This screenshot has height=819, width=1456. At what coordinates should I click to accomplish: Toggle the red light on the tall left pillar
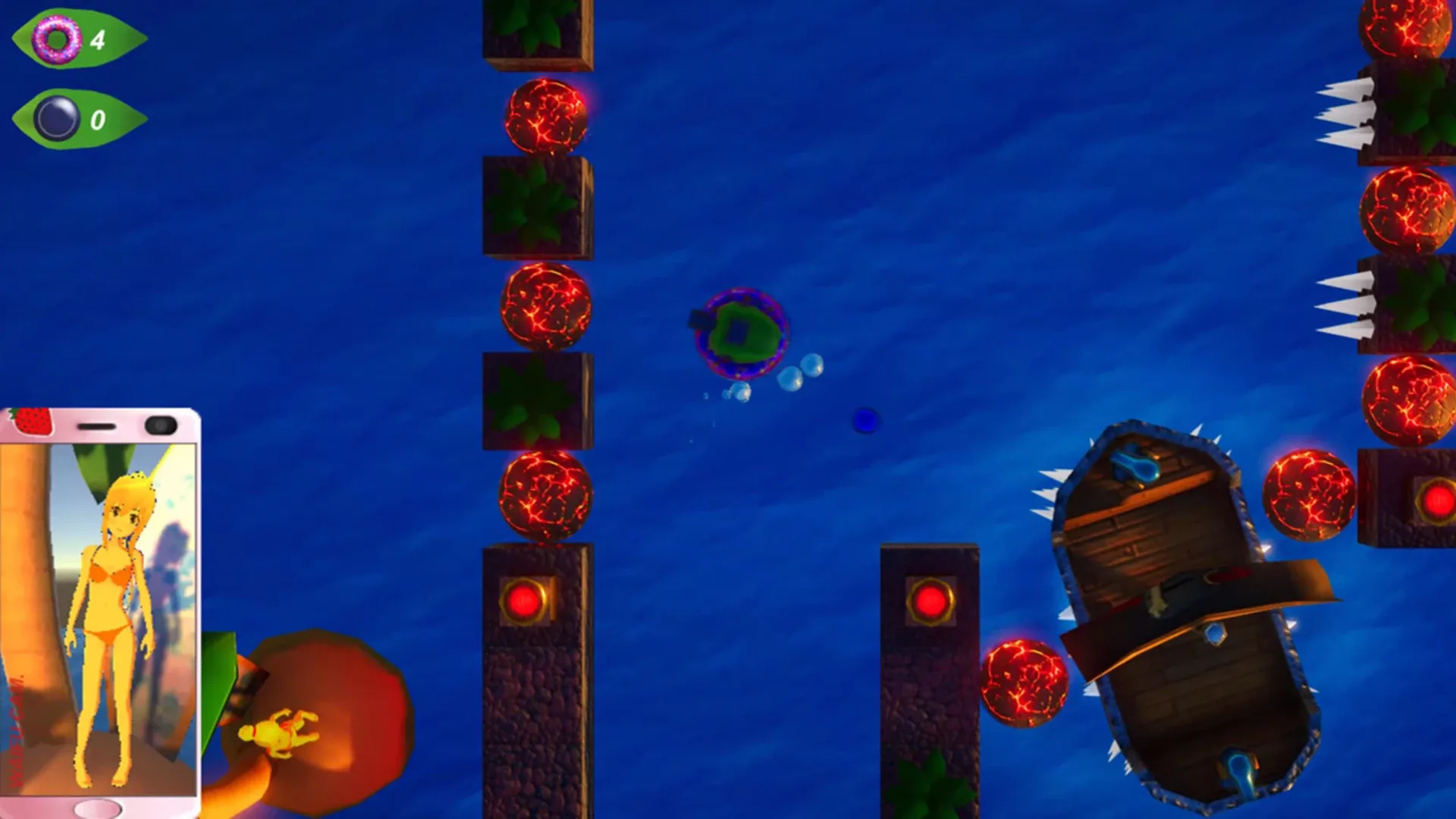[x=523, y=601]
